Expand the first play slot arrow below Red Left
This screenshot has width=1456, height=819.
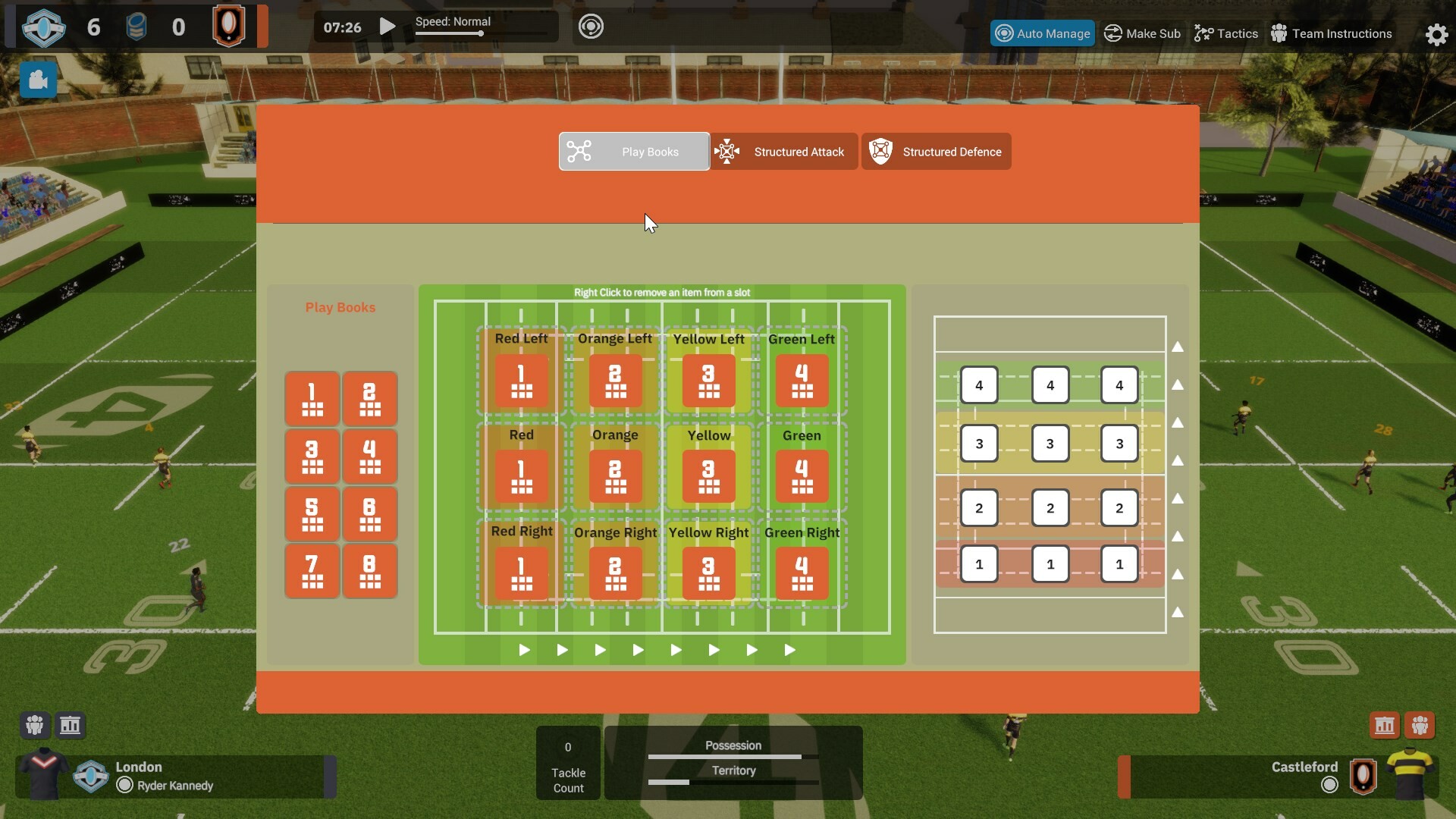point(523,650)
